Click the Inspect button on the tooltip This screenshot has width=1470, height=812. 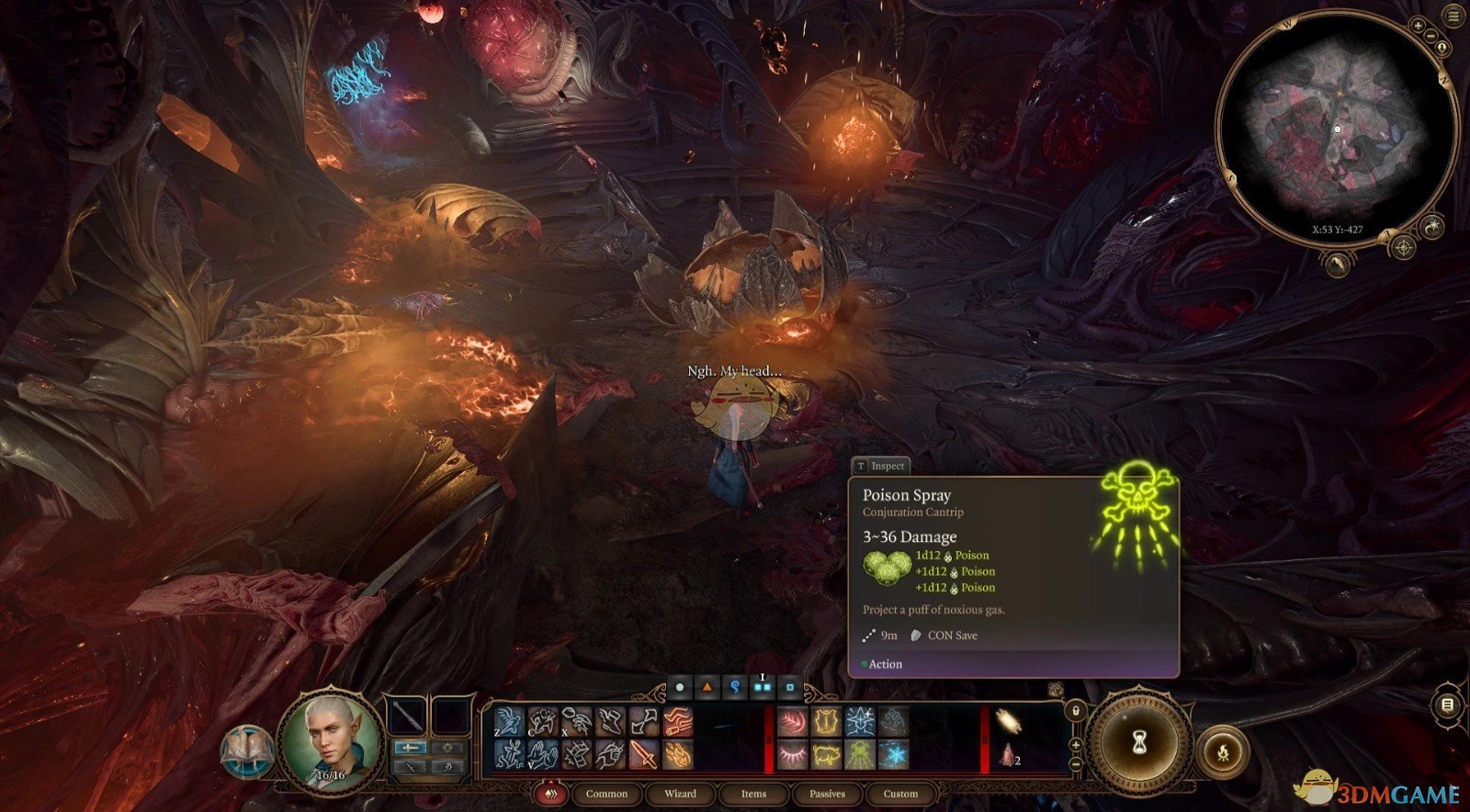[880, 466]
